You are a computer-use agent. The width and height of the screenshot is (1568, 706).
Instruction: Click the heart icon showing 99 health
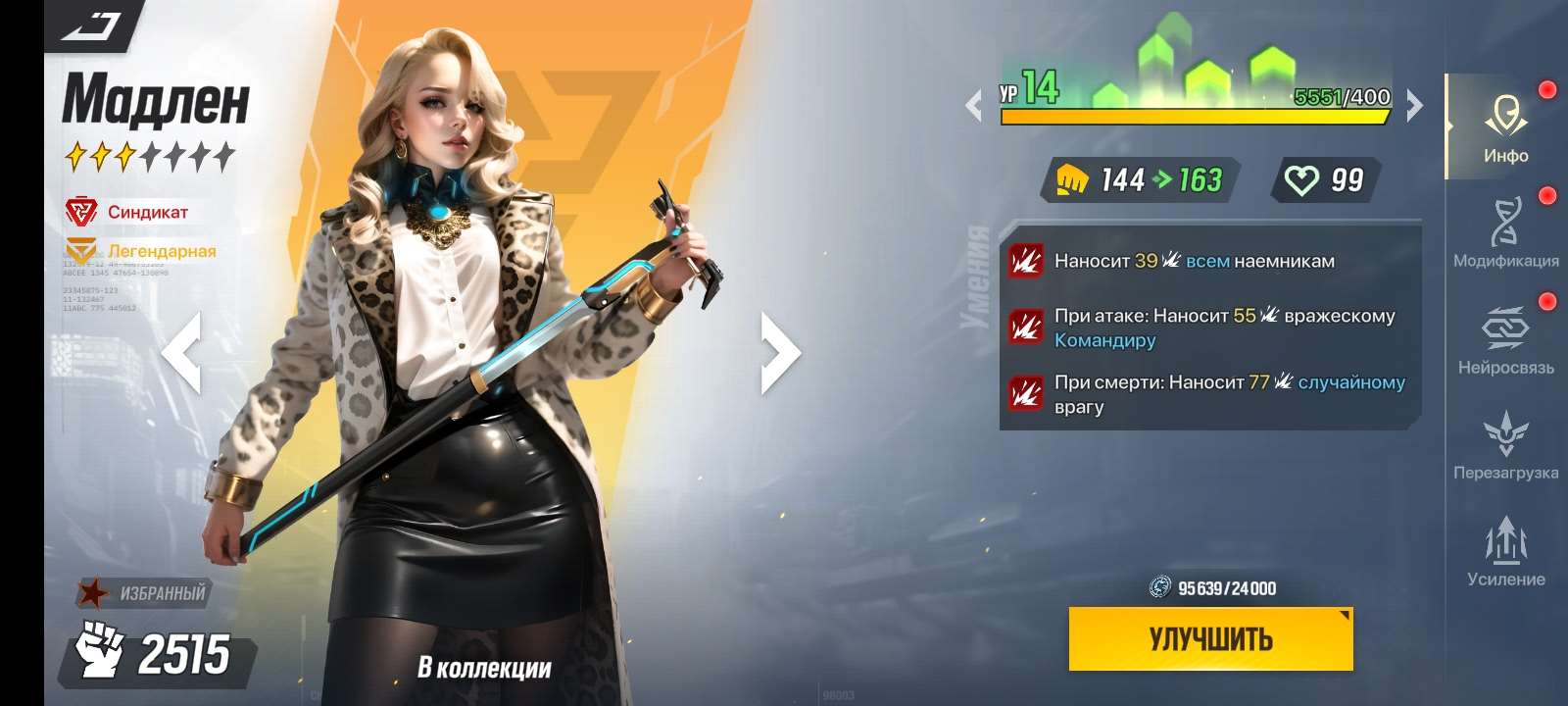[x=1300, y=178]
